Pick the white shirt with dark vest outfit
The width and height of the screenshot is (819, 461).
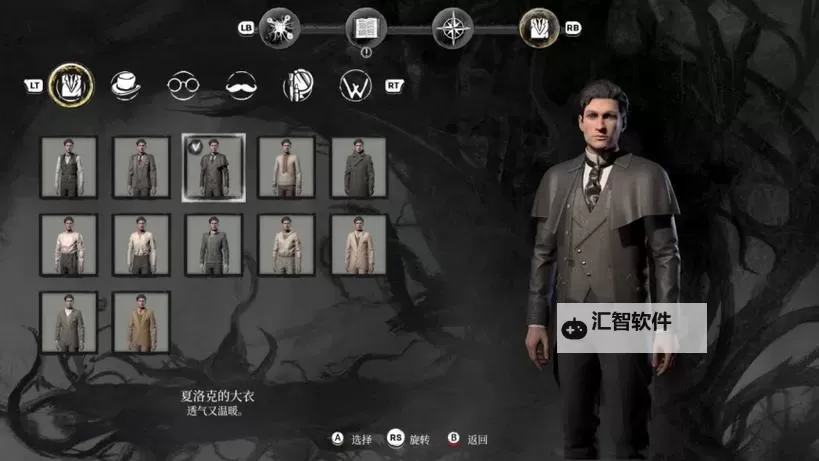tap(69, 167)
